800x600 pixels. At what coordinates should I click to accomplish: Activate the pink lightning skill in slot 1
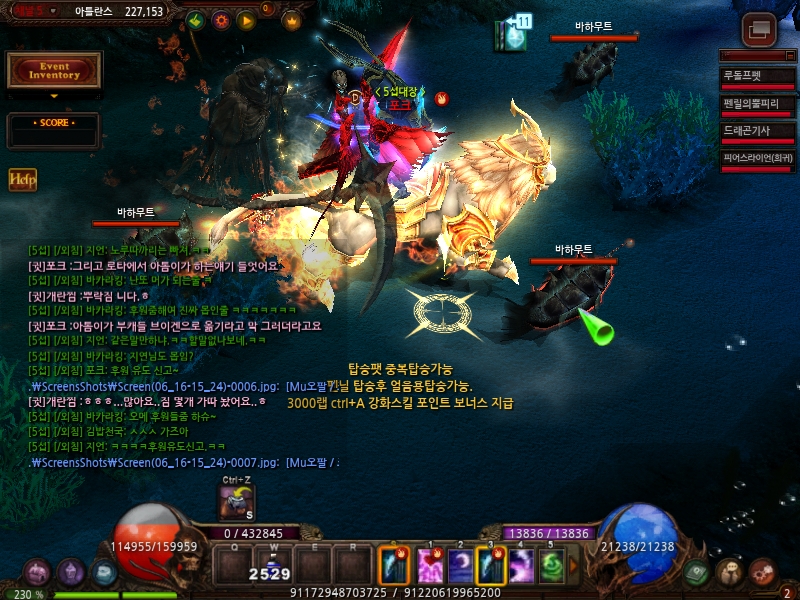pyautogui.click(x=429, y=565)
